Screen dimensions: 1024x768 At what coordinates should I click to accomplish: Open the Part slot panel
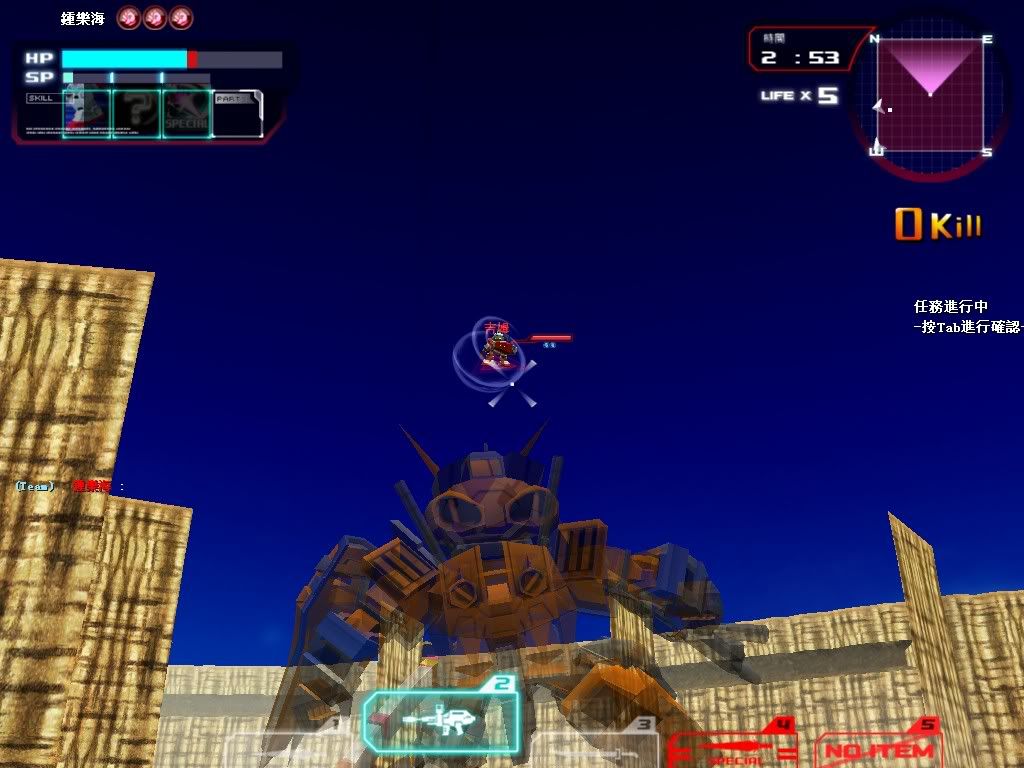coord(238,113)
